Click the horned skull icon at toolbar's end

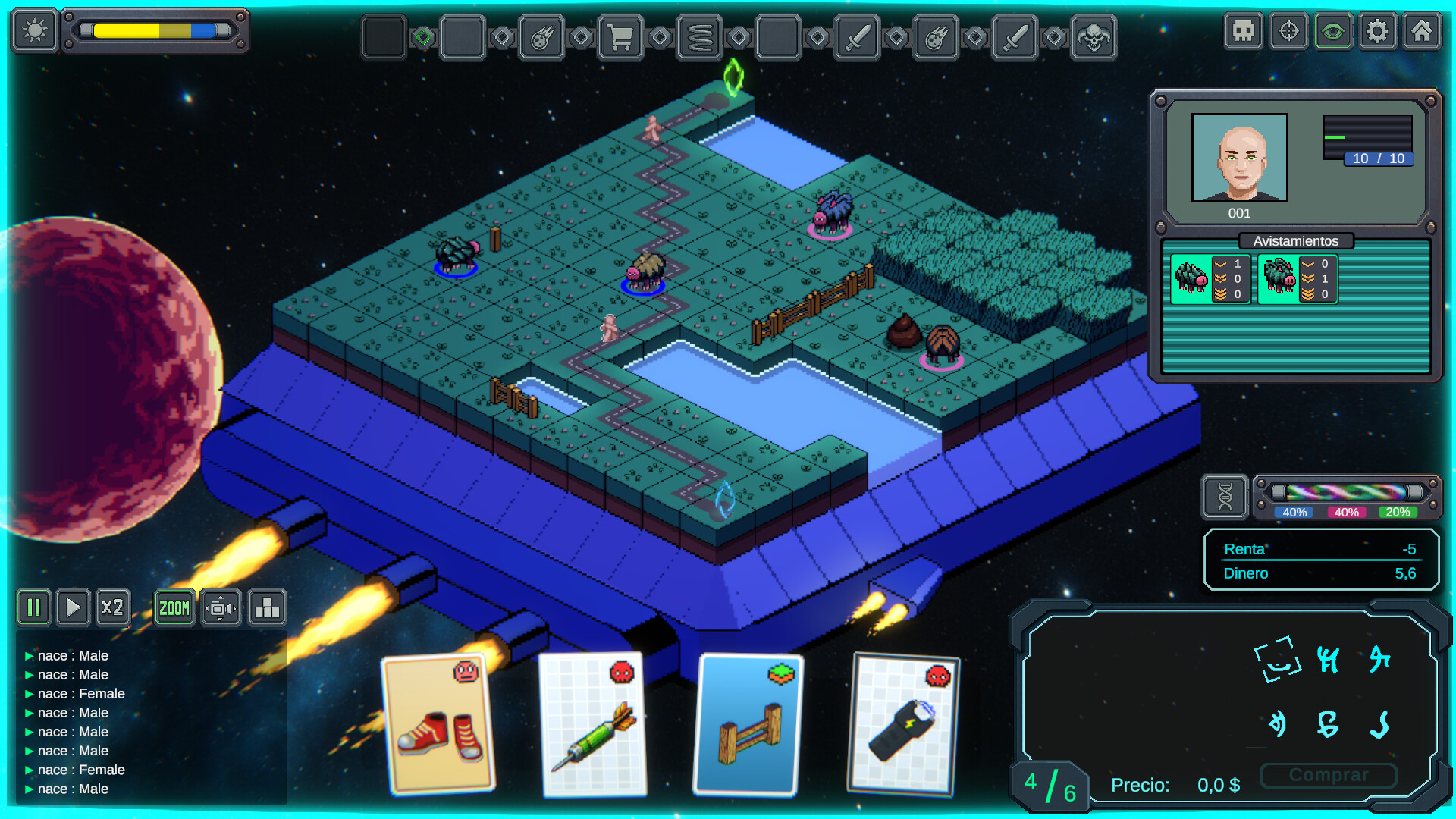pos(1094,36)
